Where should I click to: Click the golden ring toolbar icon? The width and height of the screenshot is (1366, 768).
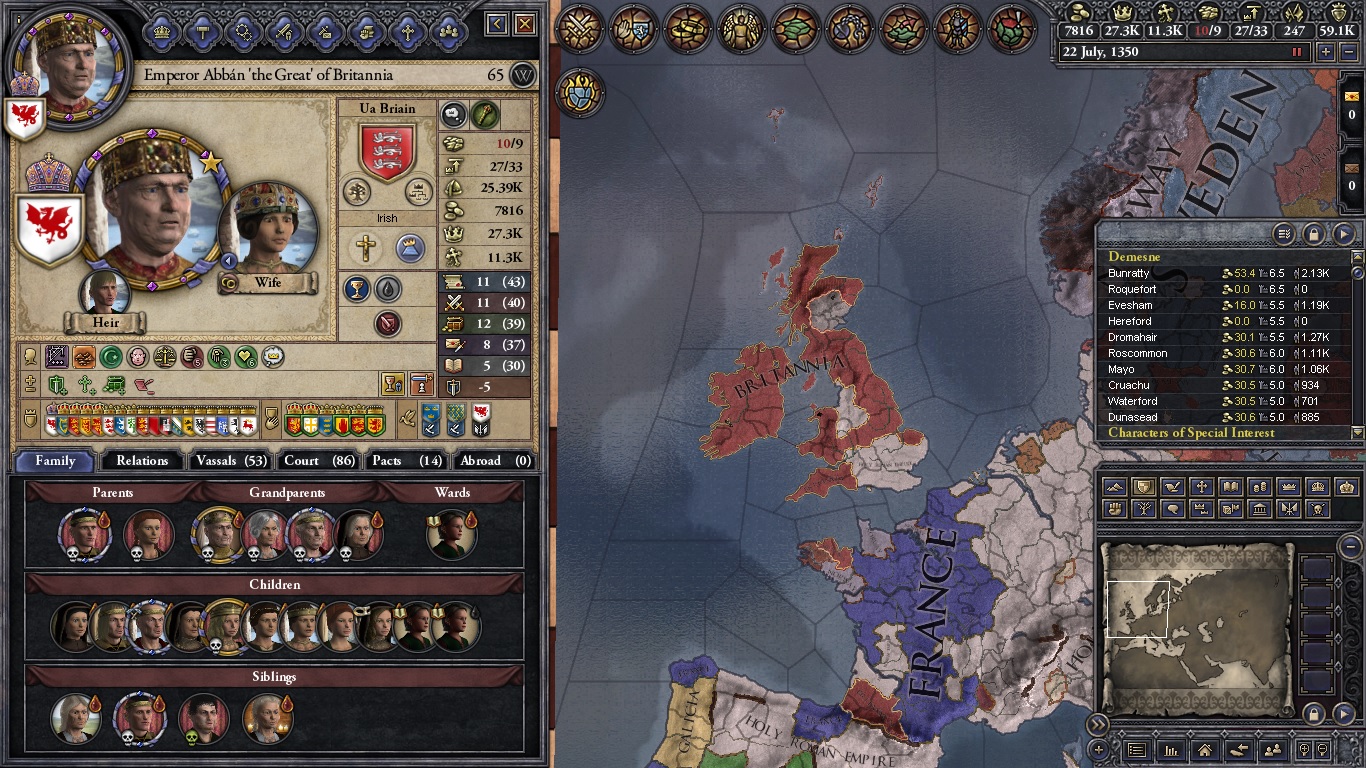(685, 30)
